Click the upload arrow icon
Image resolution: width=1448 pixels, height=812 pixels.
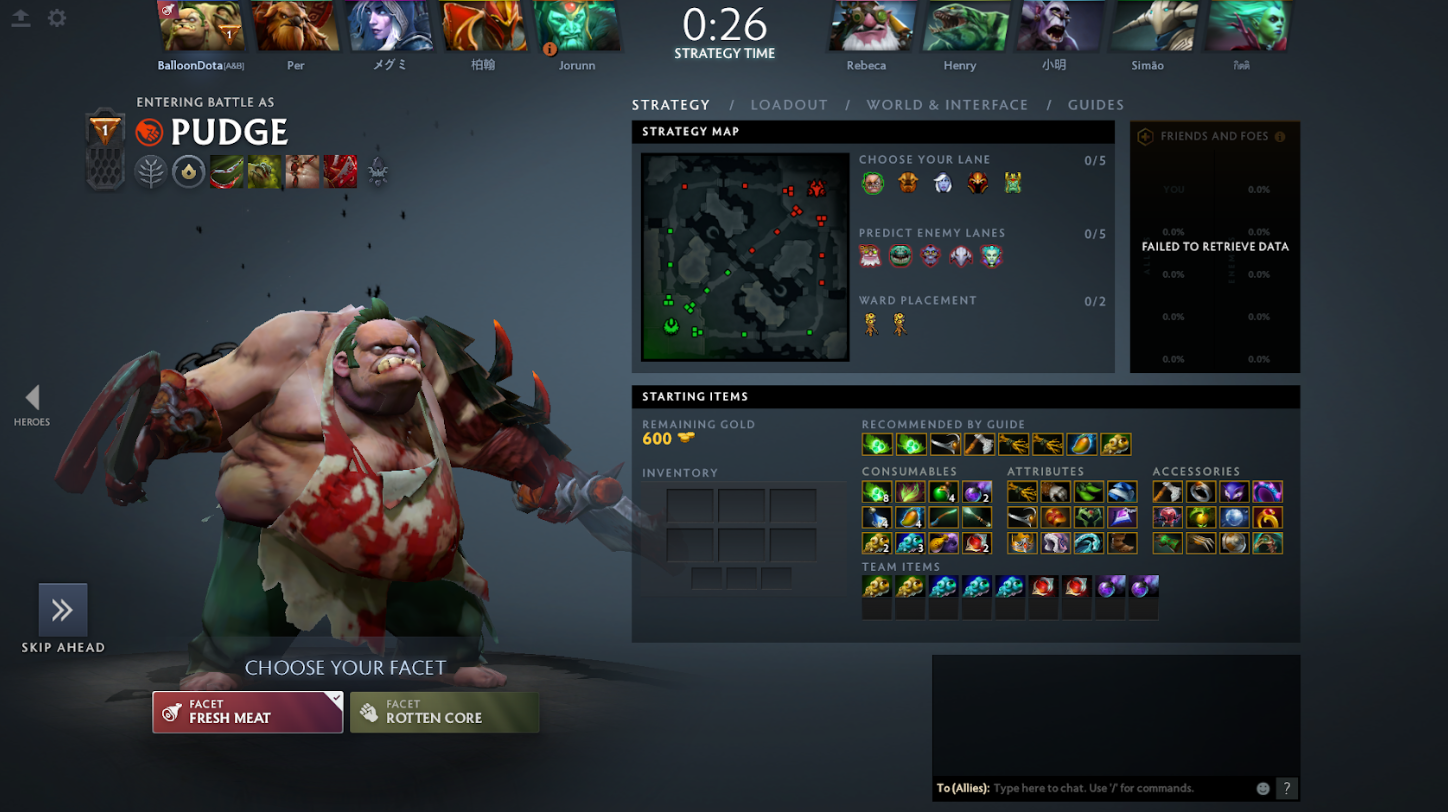point(21,18)
